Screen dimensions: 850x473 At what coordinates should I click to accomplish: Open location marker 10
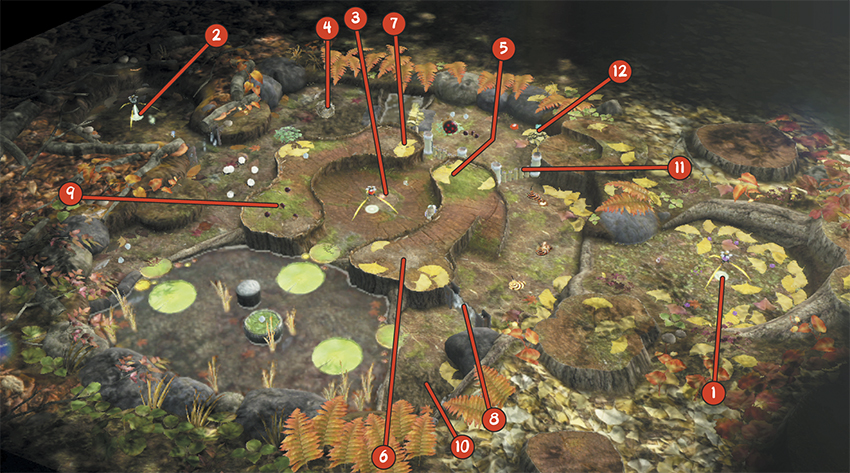(x=461, y=446)
